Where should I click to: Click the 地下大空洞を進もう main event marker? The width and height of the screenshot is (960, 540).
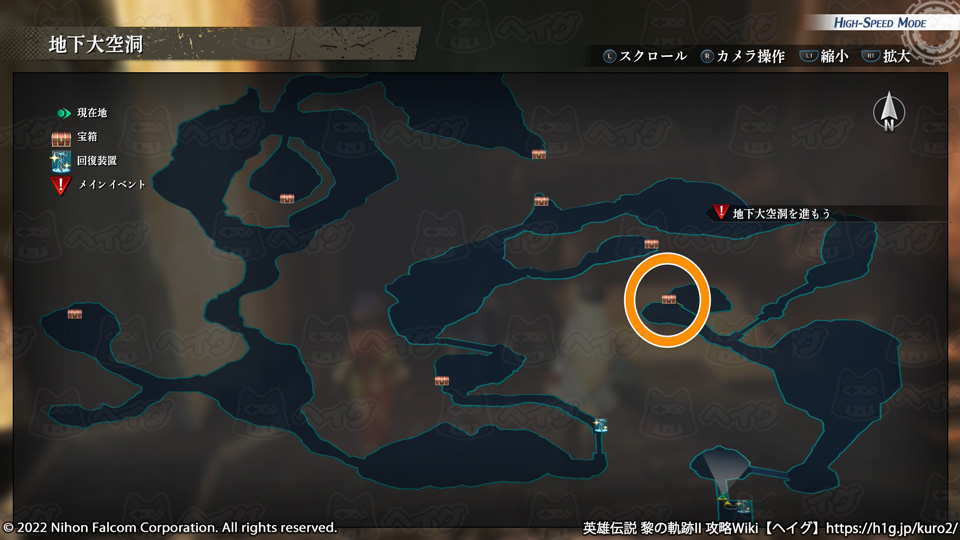pos(721,212)
